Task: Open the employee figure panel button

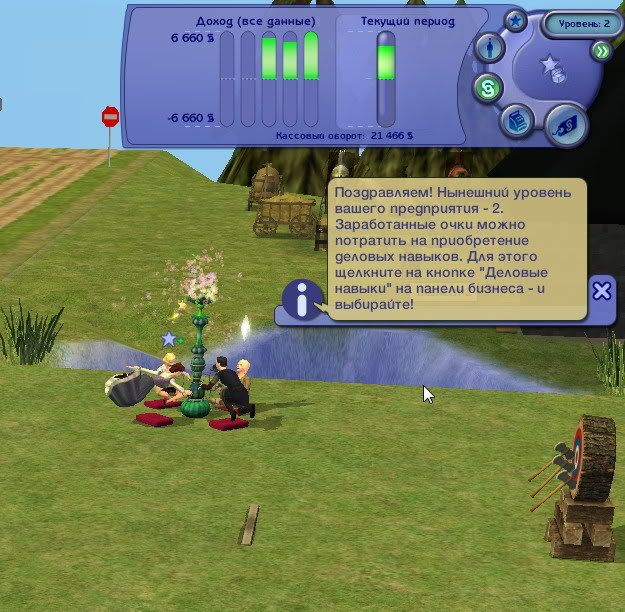Action: click(x=488, y=47)
